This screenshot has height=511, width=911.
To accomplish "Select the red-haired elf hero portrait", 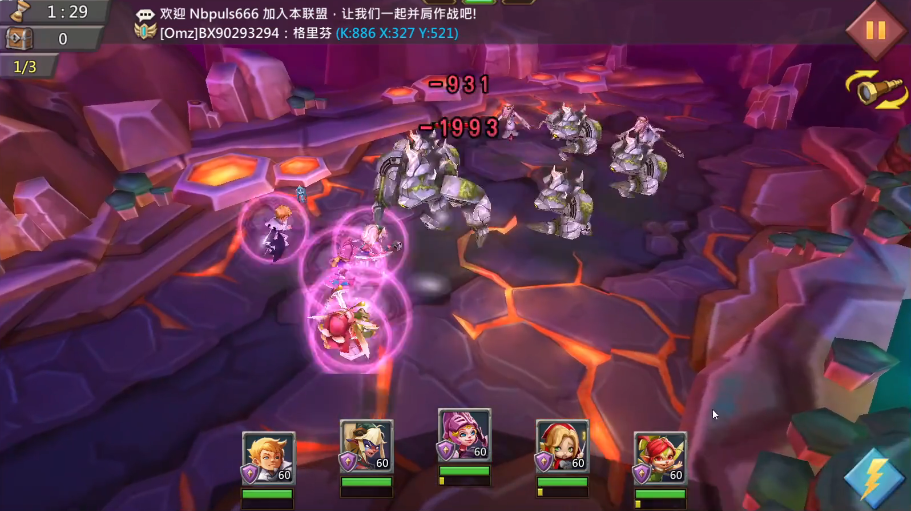I will [660, 458].
